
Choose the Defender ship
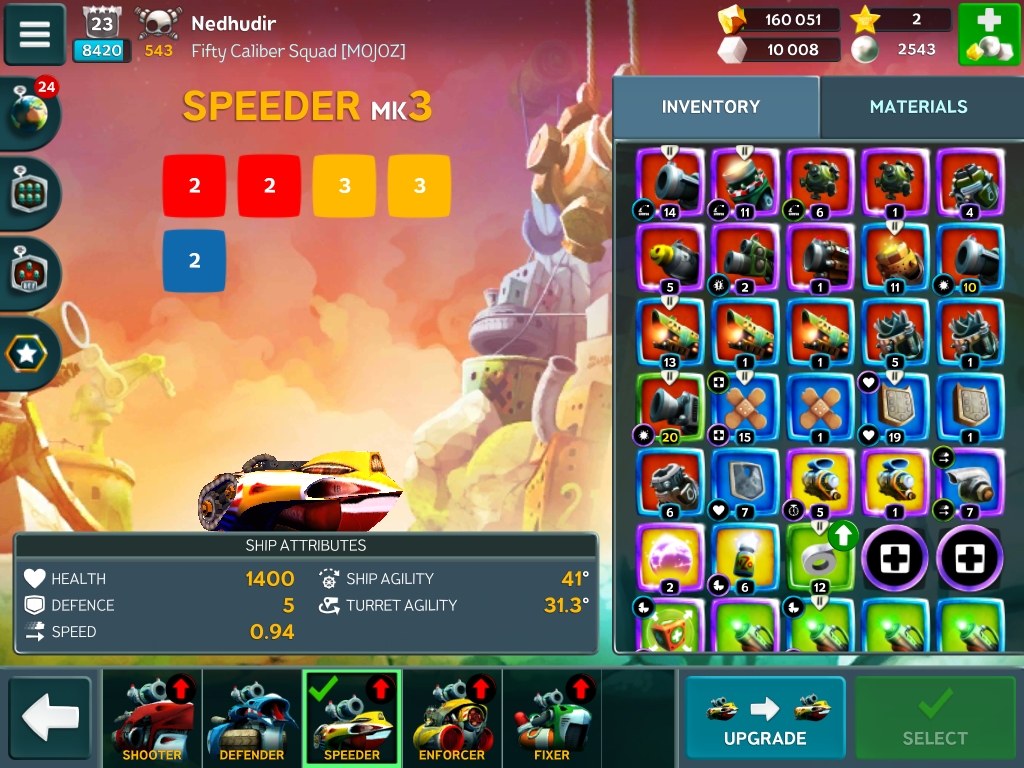(x=252, y=718)
